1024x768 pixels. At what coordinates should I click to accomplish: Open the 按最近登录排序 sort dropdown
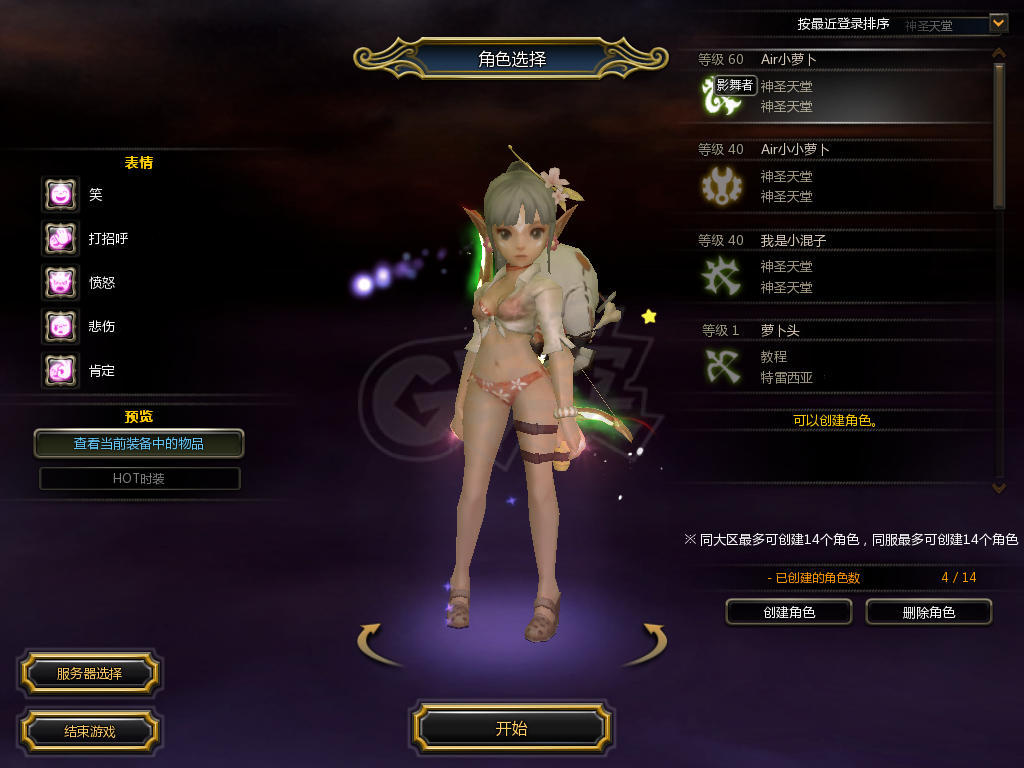[997, 23]
